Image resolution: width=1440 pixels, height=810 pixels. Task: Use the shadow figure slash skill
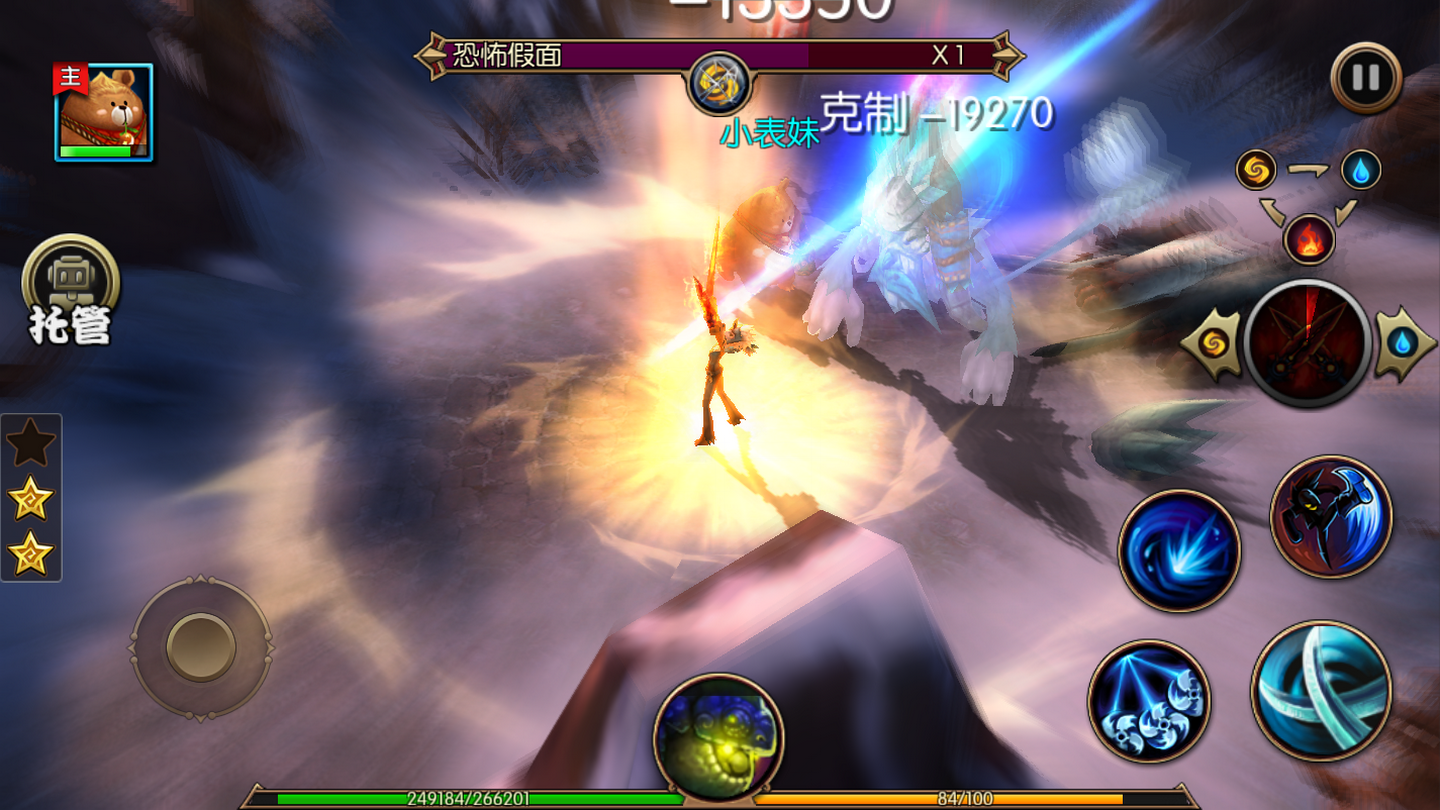pos(1331,516)
